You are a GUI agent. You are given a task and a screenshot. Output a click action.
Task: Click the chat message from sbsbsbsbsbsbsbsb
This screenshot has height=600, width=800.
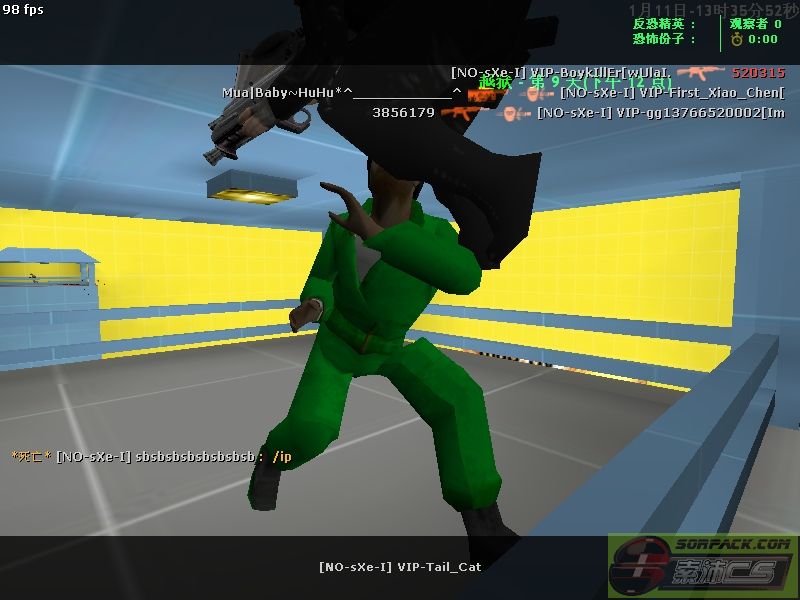click(x=151, y=457)
